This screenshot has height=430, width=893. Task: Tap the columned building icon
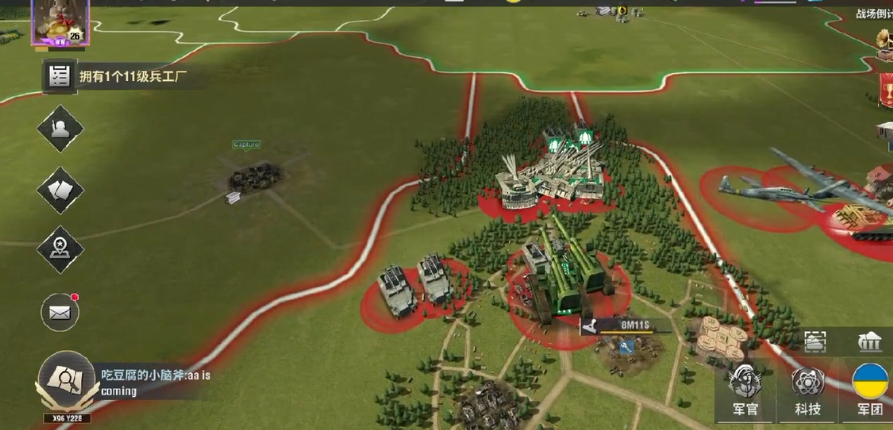coord(870,342)
